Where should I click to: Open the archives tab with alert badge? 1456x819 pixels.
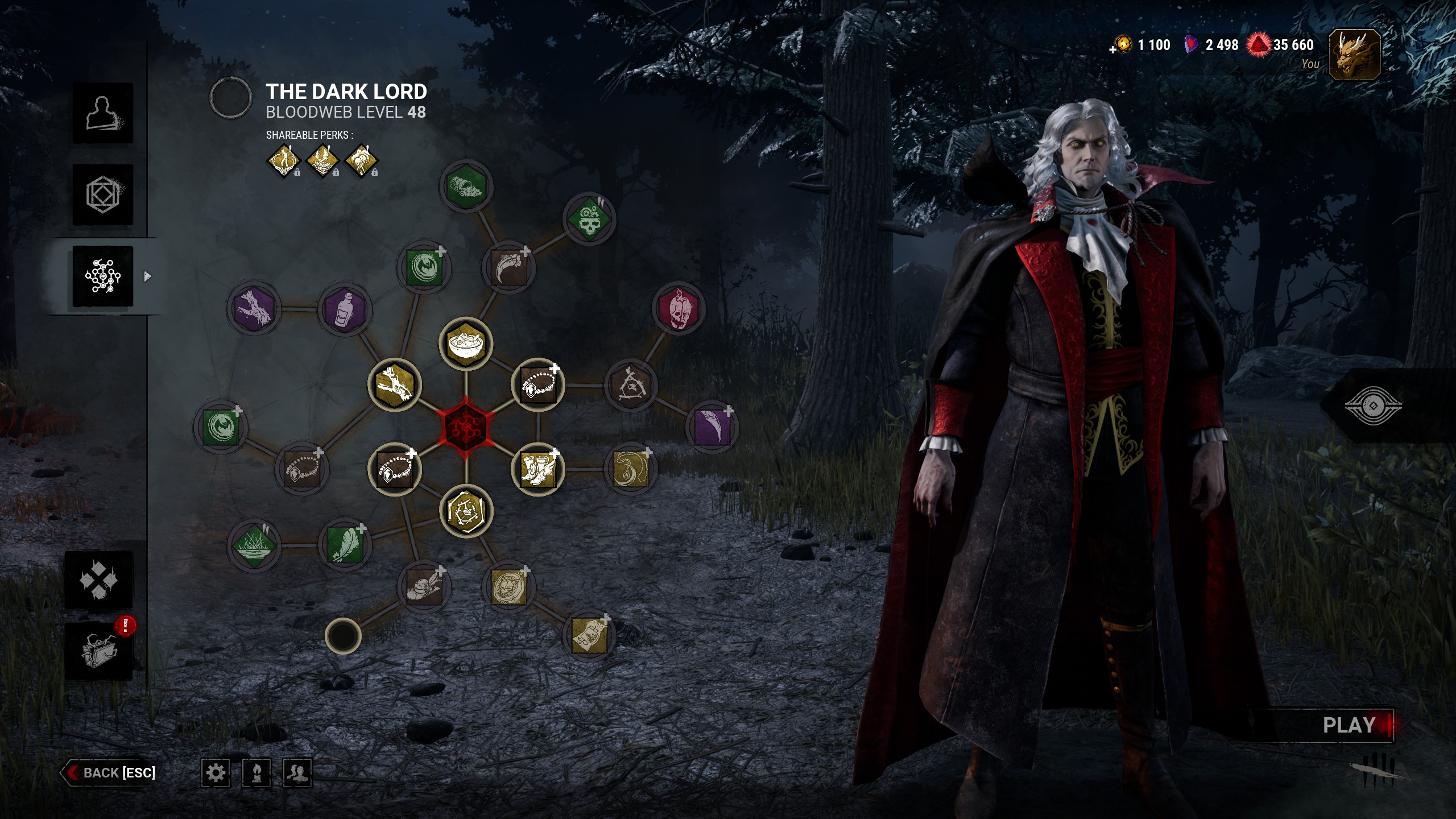tap(99, 651)
